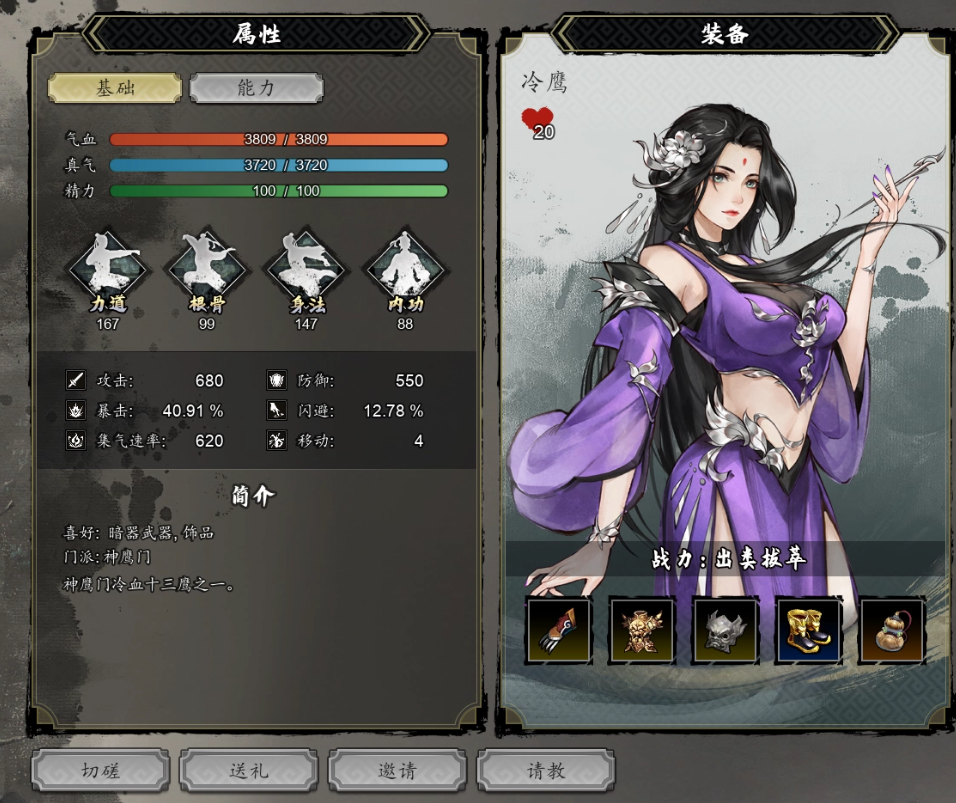Click the 力道 strength attribute icon
The width and height of the screenshot is (956, 803).
109,268
